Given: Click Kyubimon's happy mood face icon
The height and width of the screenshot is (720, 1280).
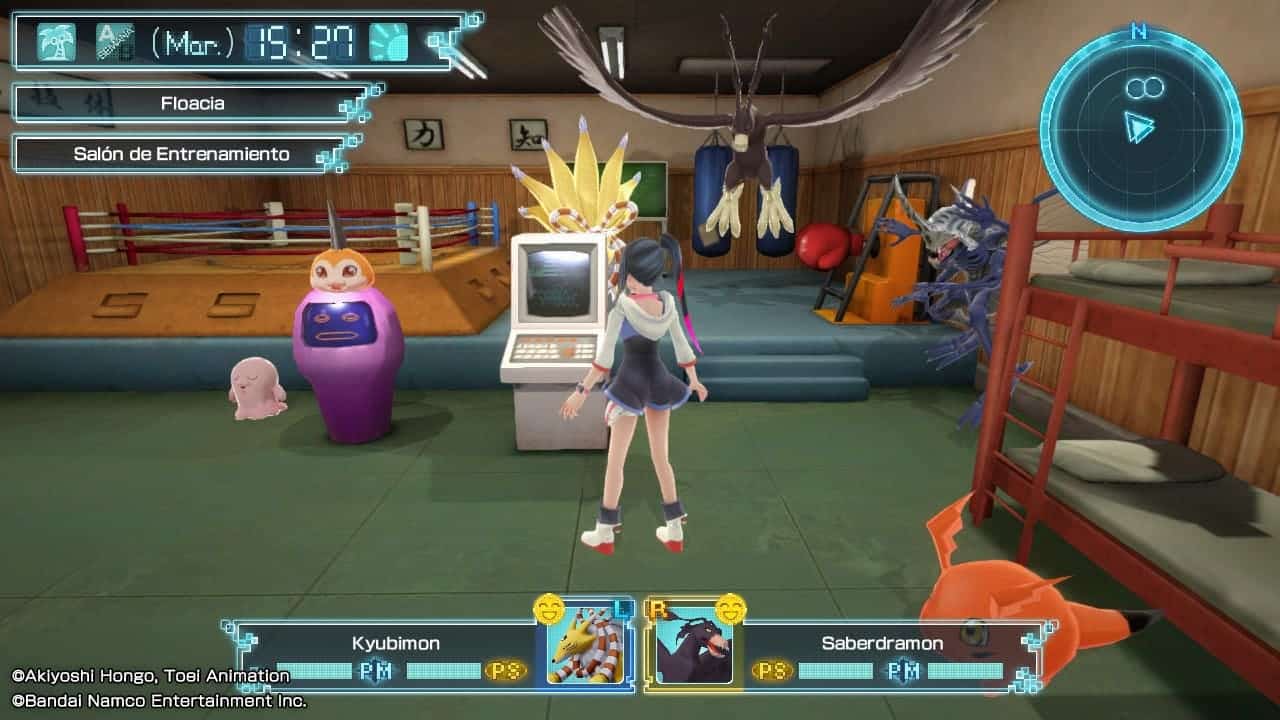Looking at the screenshot, I should [548, 608].
